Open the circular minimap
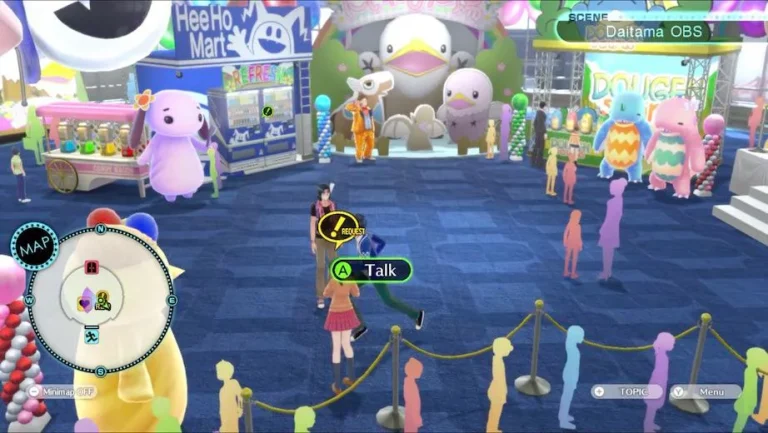 (x=100, y=300)
